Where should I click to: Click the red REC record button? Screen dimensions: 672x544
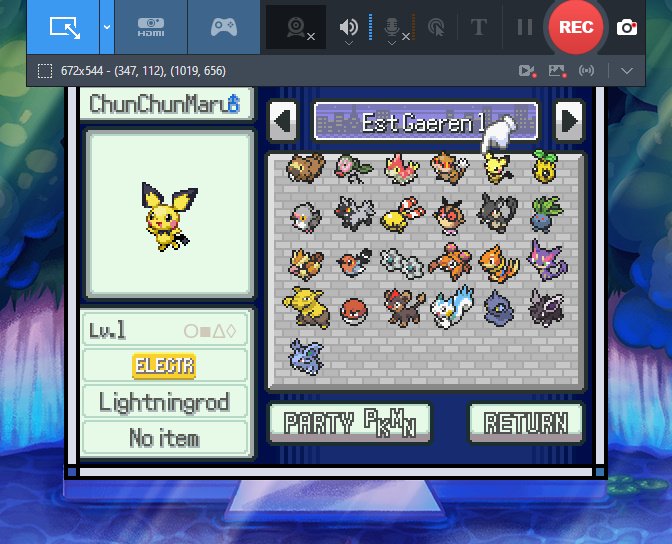(x=575, y=27)
